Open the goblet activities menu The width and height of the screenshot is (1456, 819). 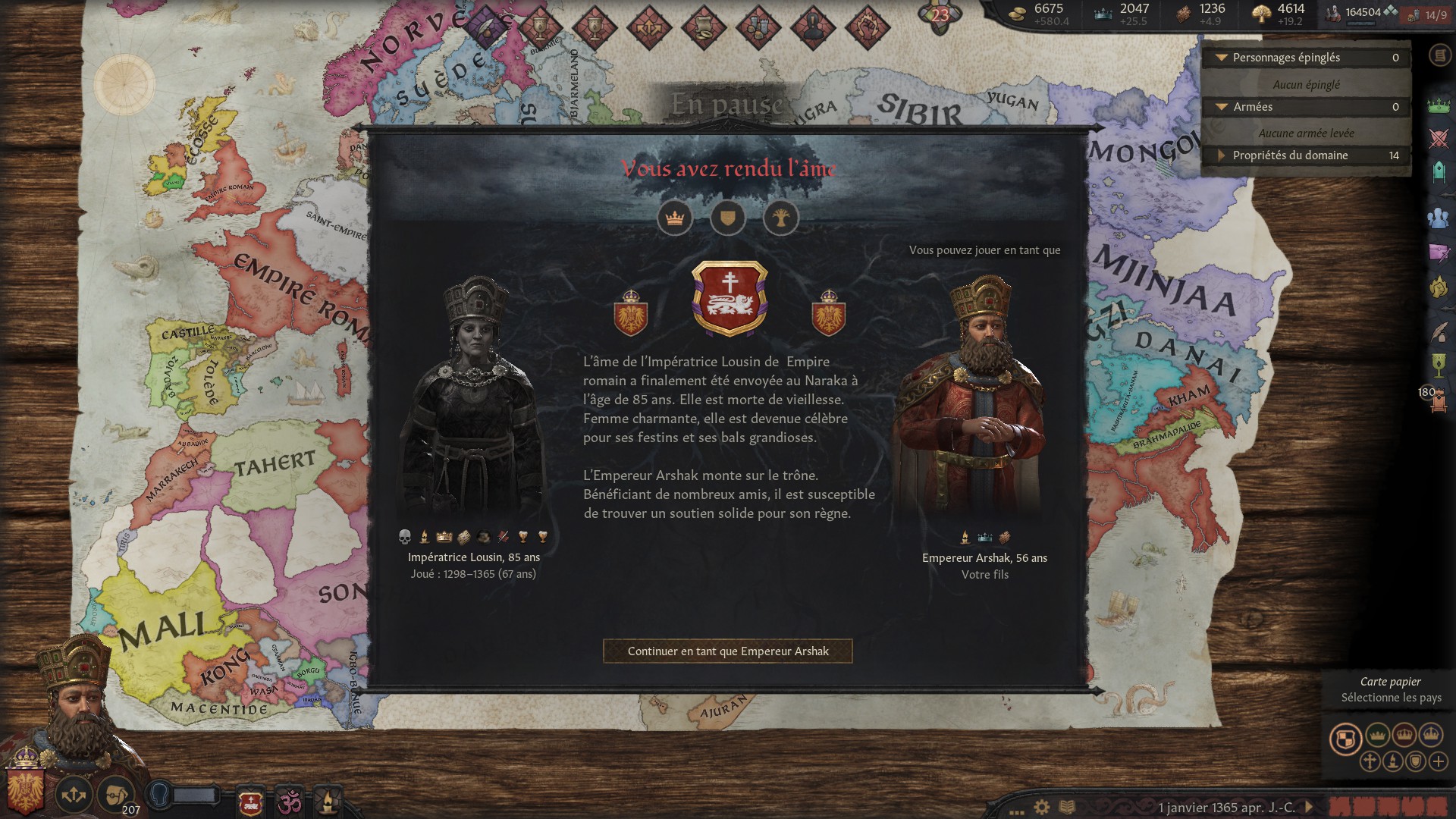(1439, 365)
